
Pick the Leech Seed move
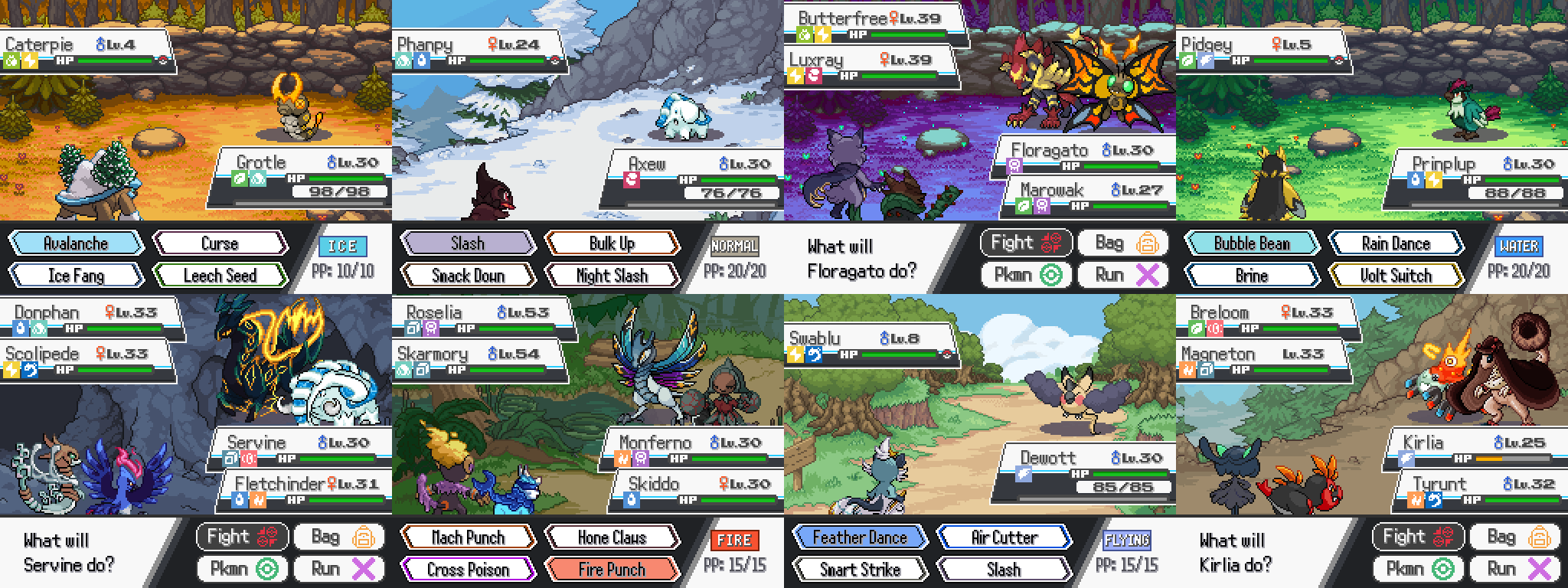click(220, 276)
